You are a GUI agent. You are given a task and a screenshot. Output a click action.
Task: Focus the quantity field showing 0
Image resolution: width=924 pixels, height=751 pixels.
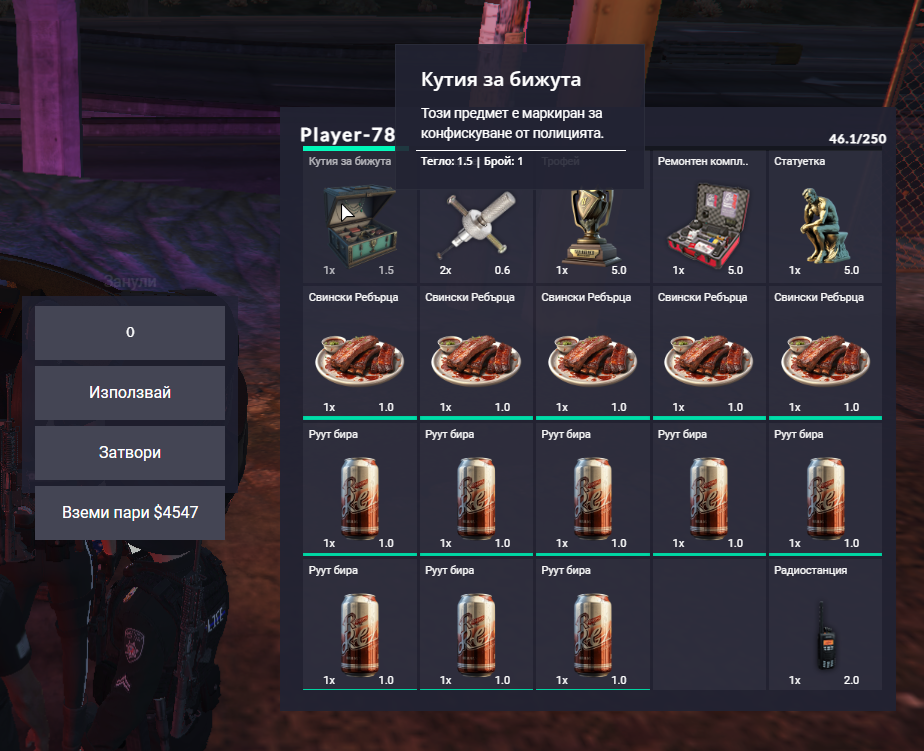coord(130,333)
